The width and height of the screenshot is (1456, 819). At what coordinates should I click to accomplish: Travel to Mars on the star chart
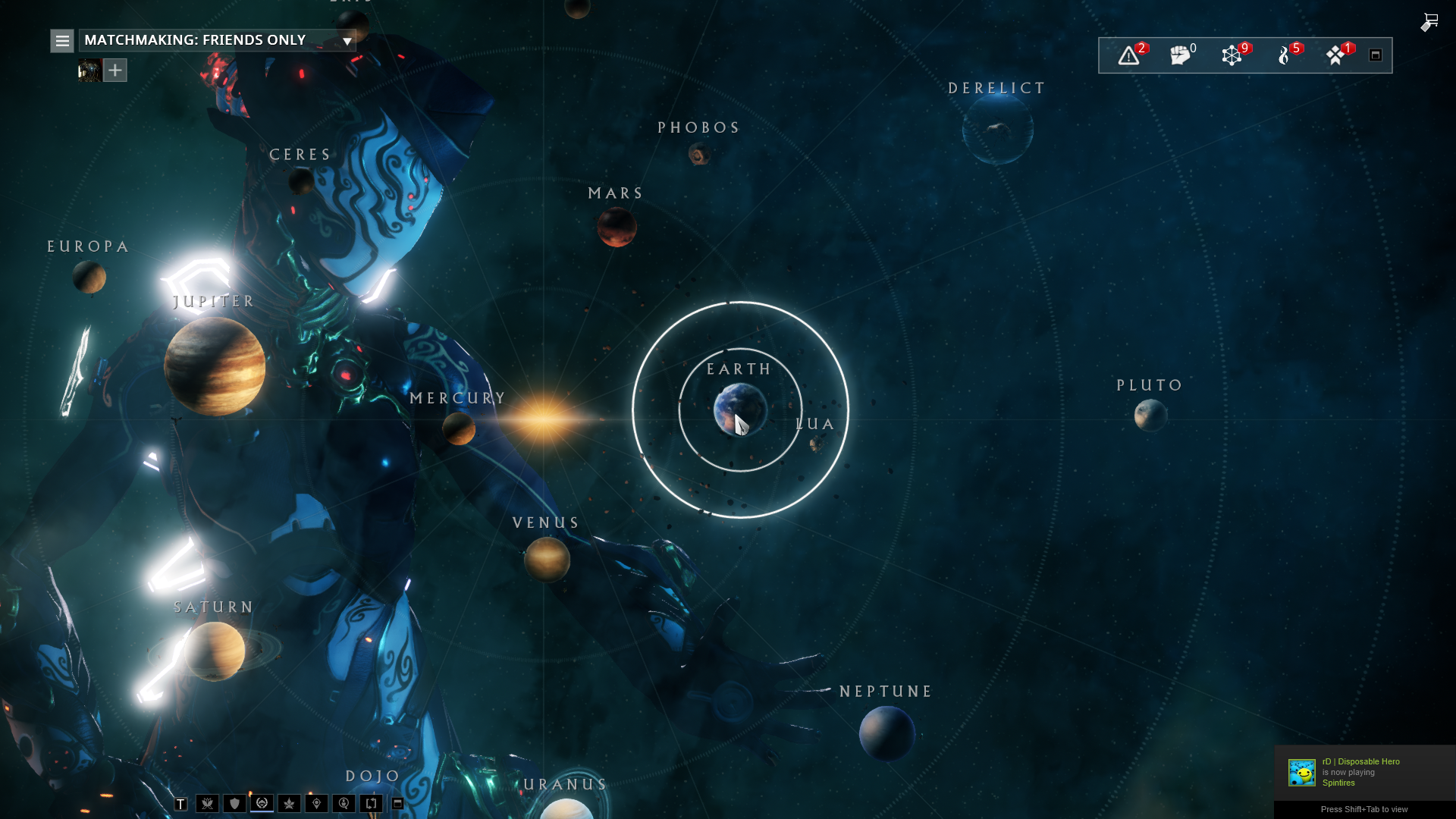pyautogui.click(x=617, y=227)
